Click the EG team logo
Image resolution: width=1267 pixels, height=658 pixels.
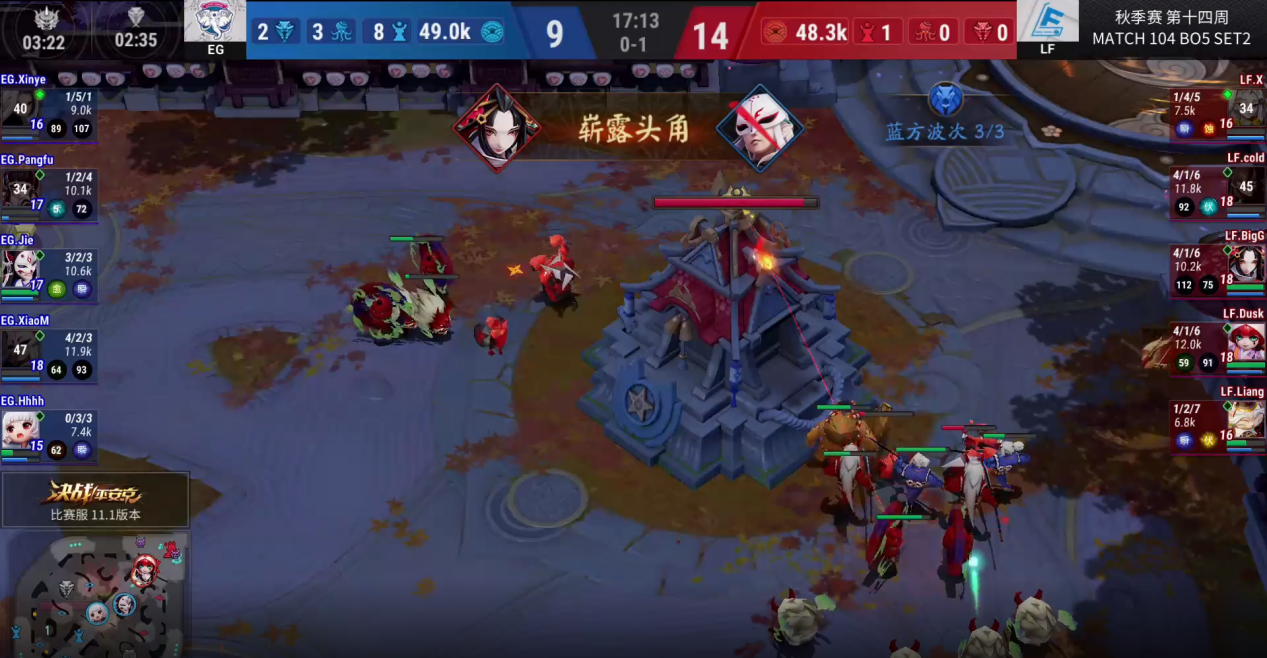click(x=215, y=23)
